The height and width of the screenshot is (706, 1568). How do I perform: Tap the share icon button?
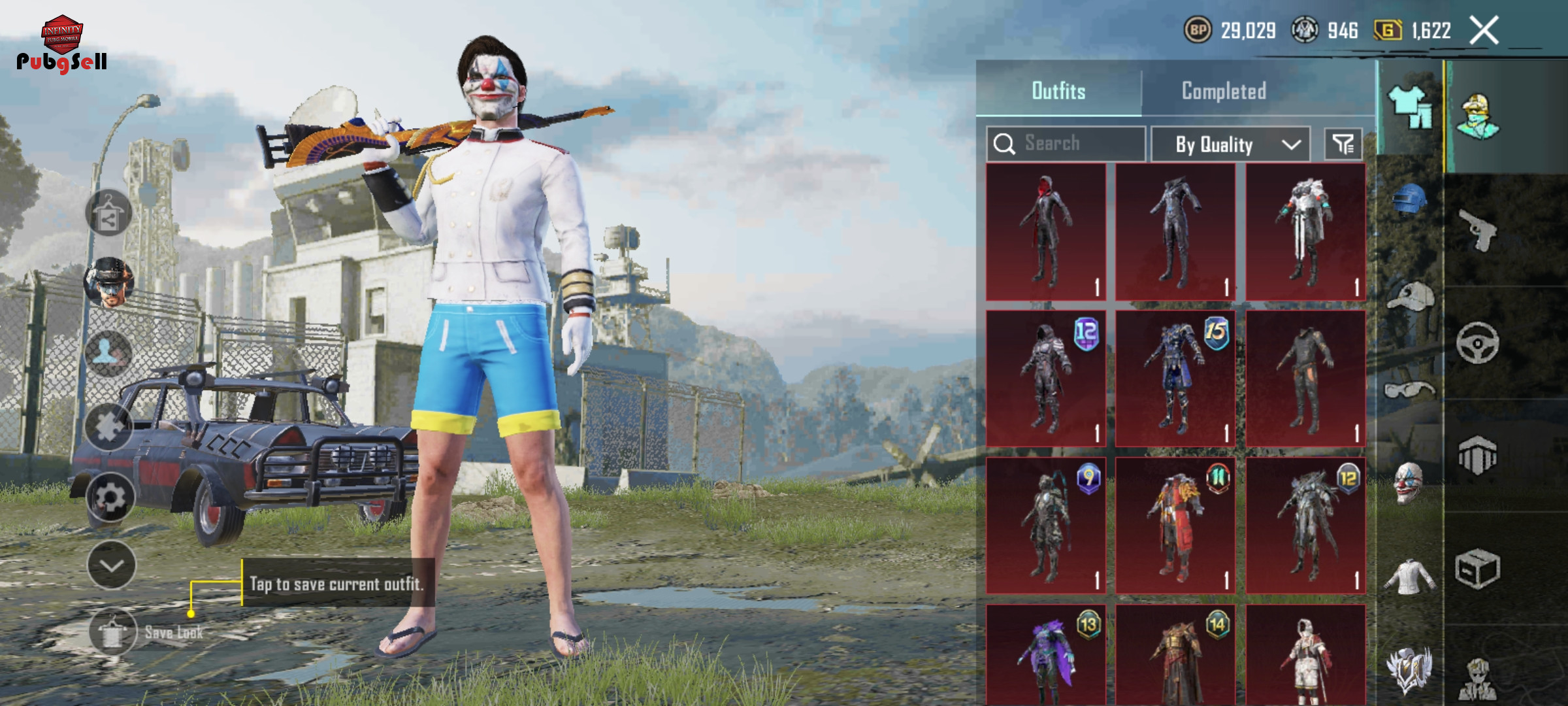tap(108, 213)
